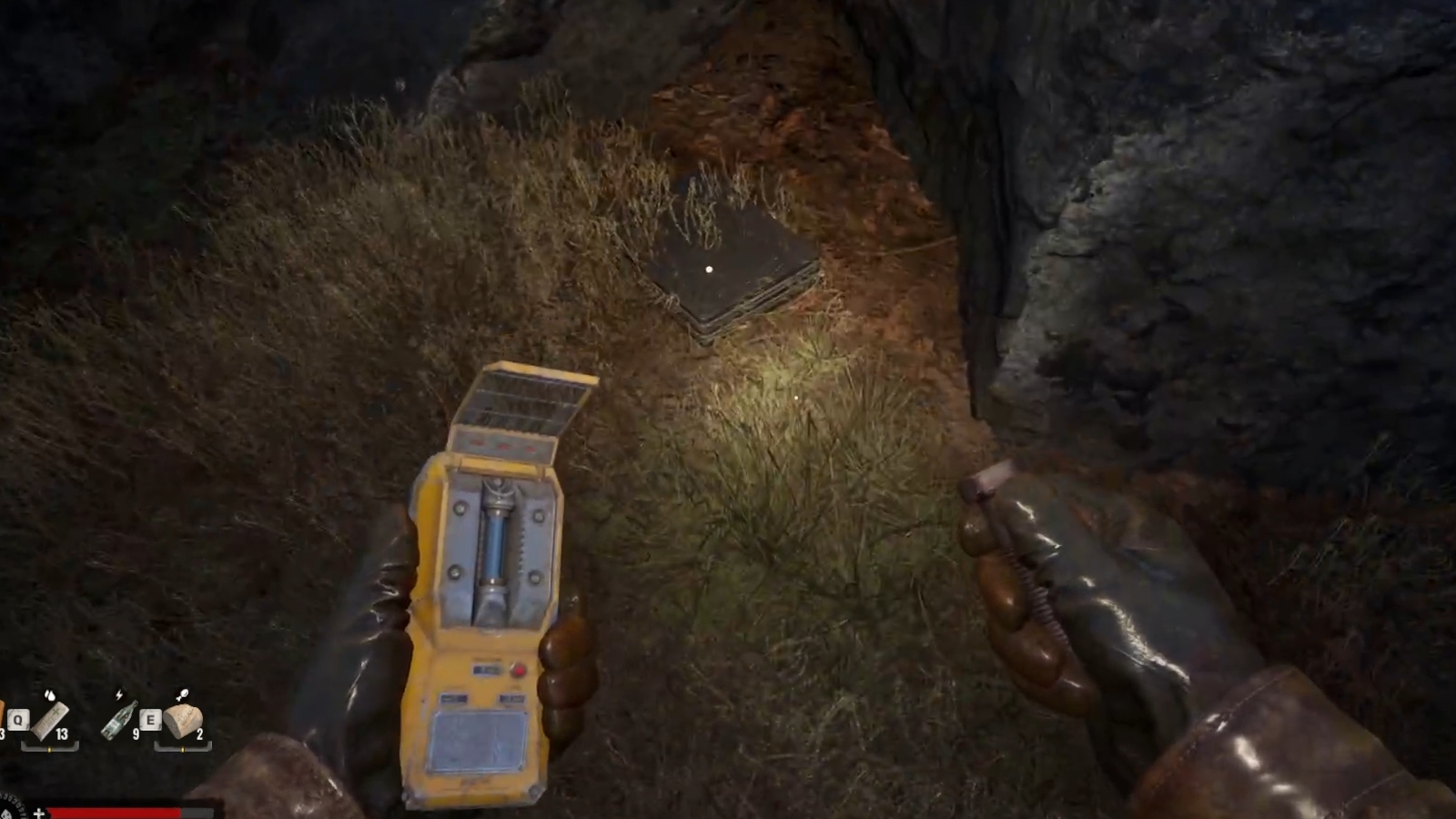1456x819 pixels.
Task: Click the drumstick hunger icon above the bread
Action: (x=183, y=693)
